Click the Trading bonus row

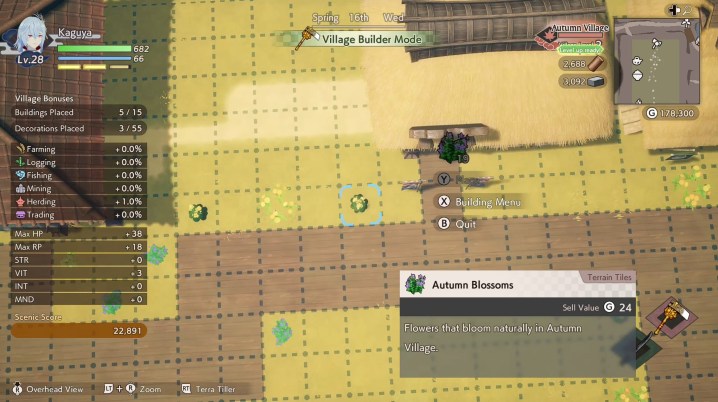[x=78, y=214]
